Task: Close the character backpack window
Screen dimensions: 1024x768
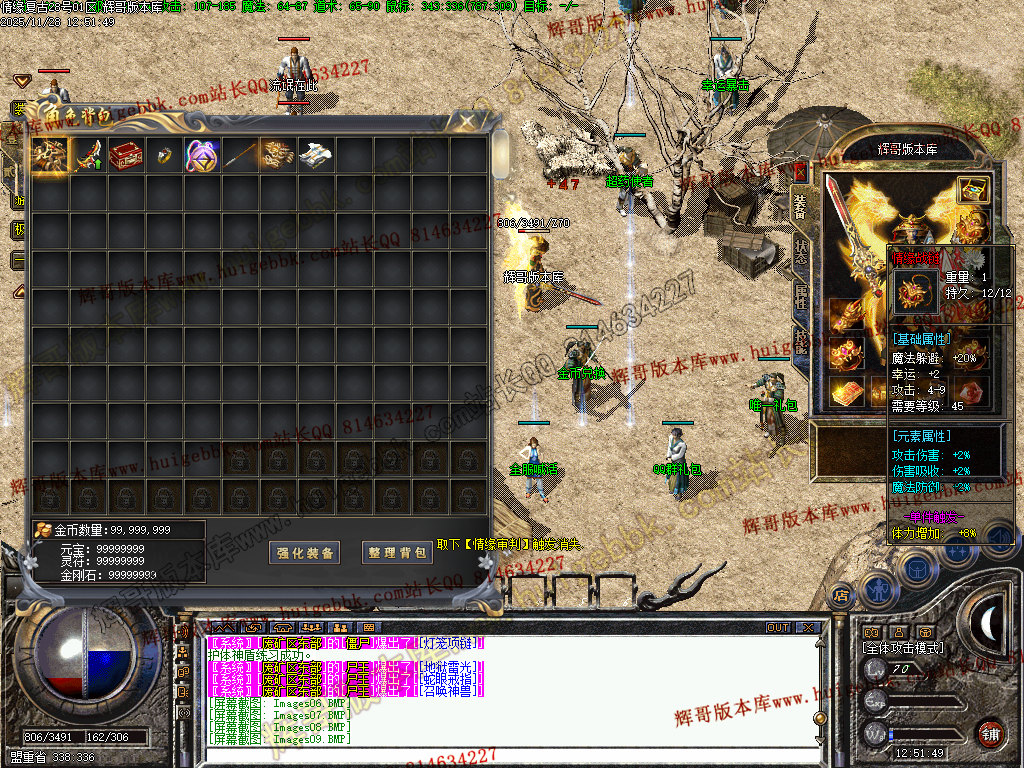Action: point(466,121)
